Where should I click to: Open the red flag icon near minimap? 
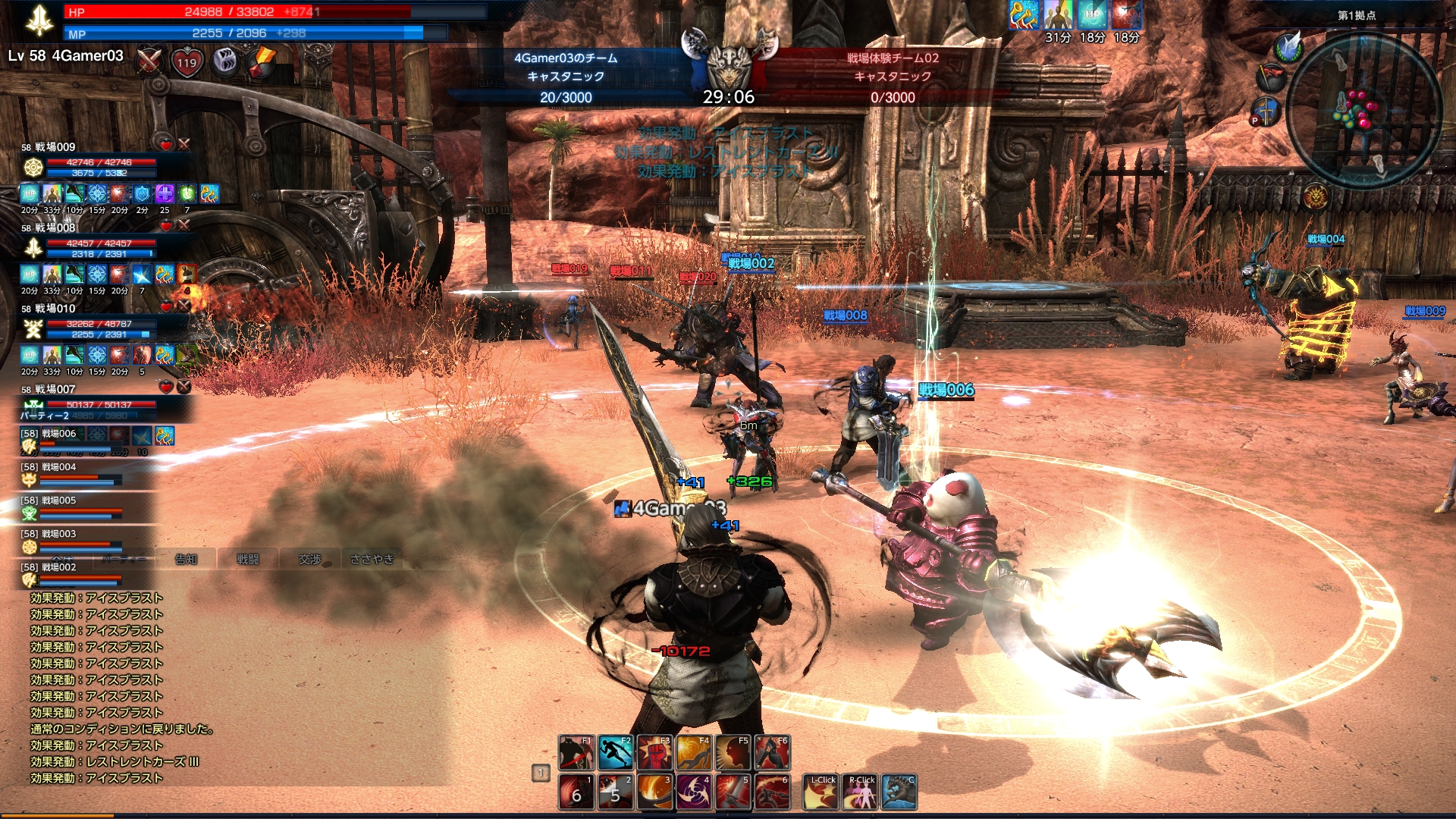[x=1272, y=78]
